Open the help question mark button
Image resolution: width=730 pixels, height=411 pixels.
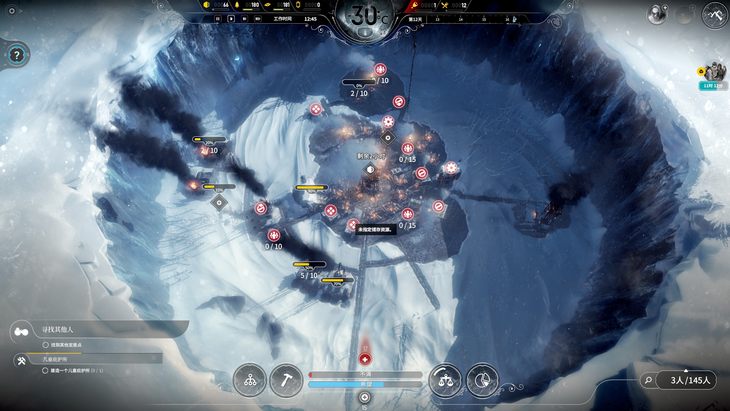[17, 56]
